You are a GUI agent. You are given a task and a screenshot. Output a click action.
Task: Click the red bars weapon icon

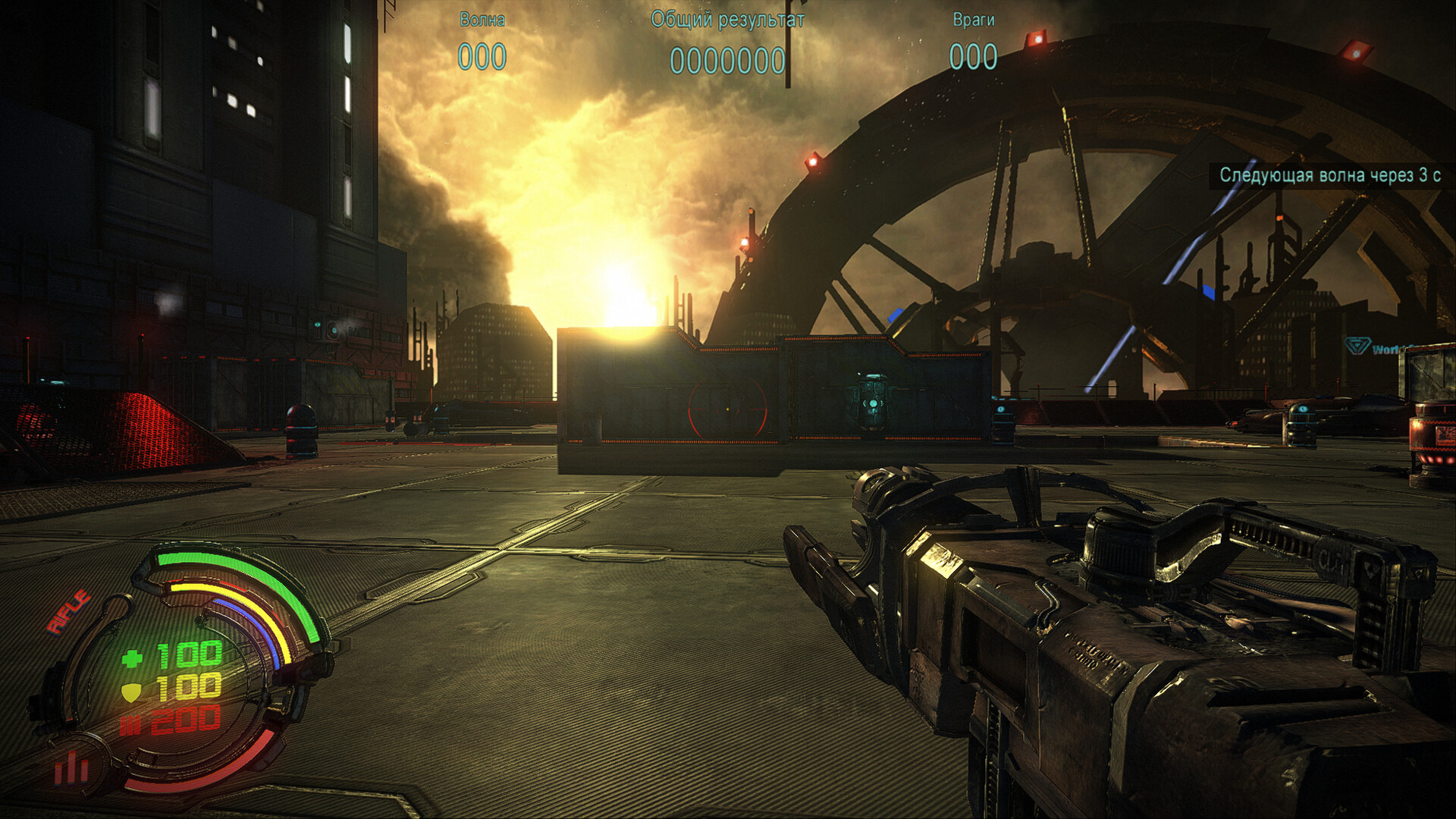coord(71,769)
